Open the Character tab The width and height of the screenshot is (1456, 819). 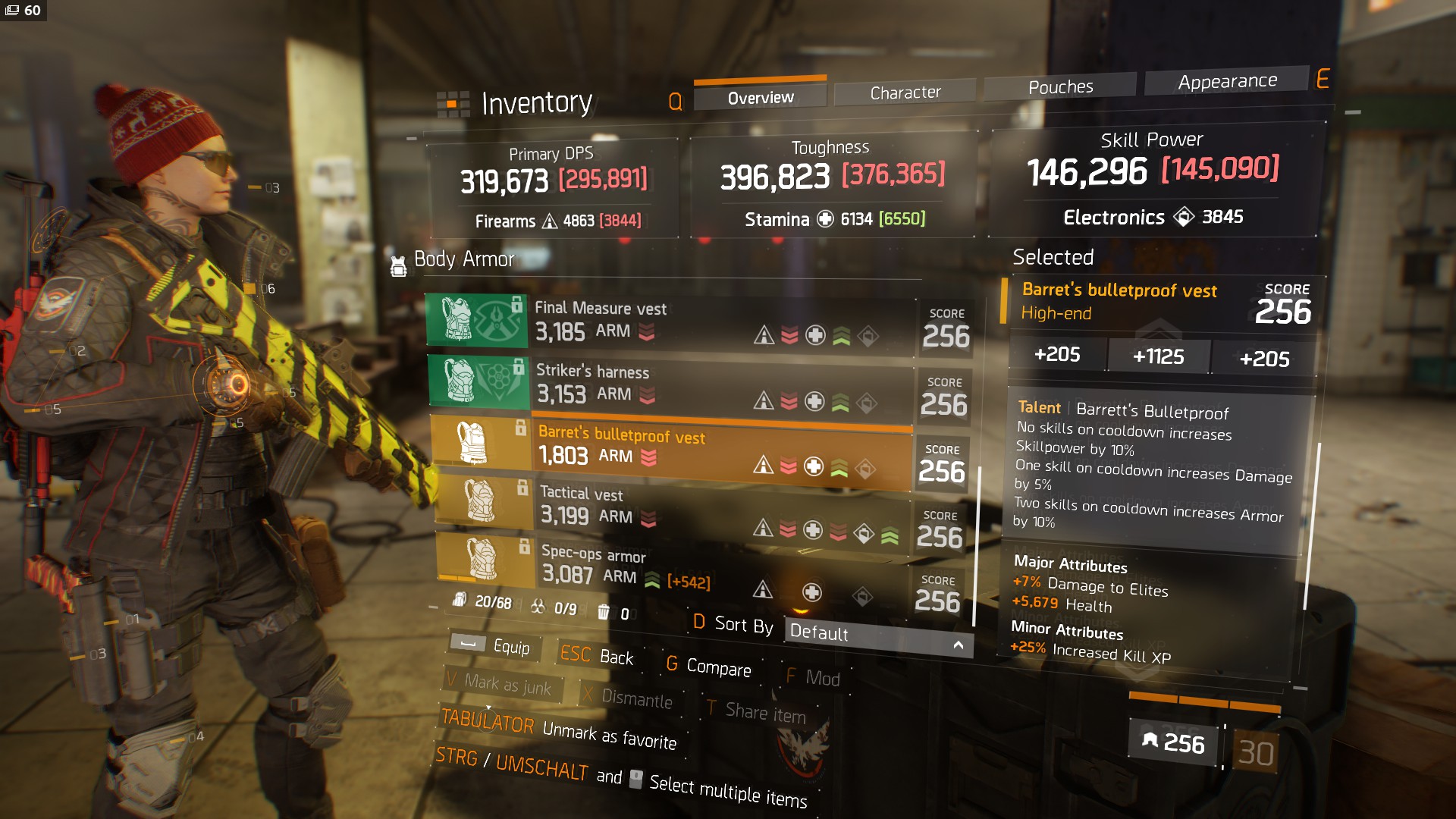pos(905,93)
